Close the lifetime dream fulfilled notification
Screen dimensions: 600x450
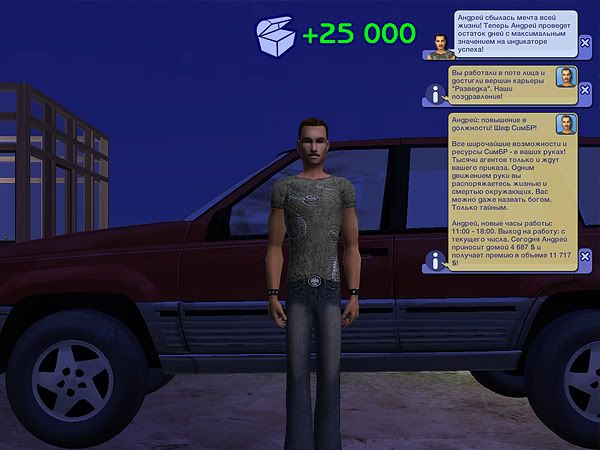tap(585, 43)
